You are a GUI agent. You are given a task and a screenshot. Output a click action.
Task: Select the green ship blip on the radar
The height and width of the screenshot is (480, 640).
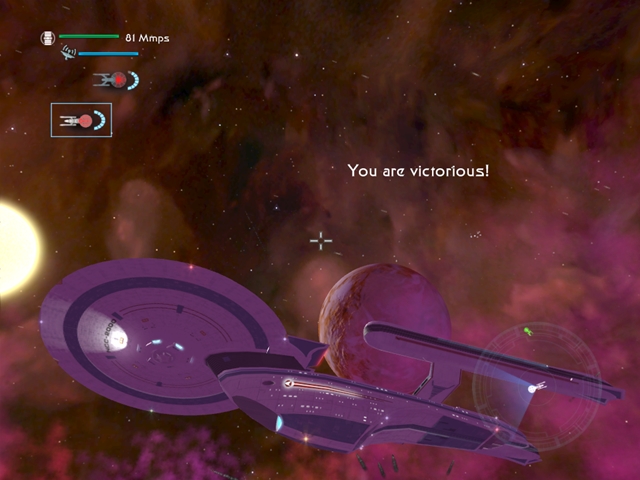(528, 331)
